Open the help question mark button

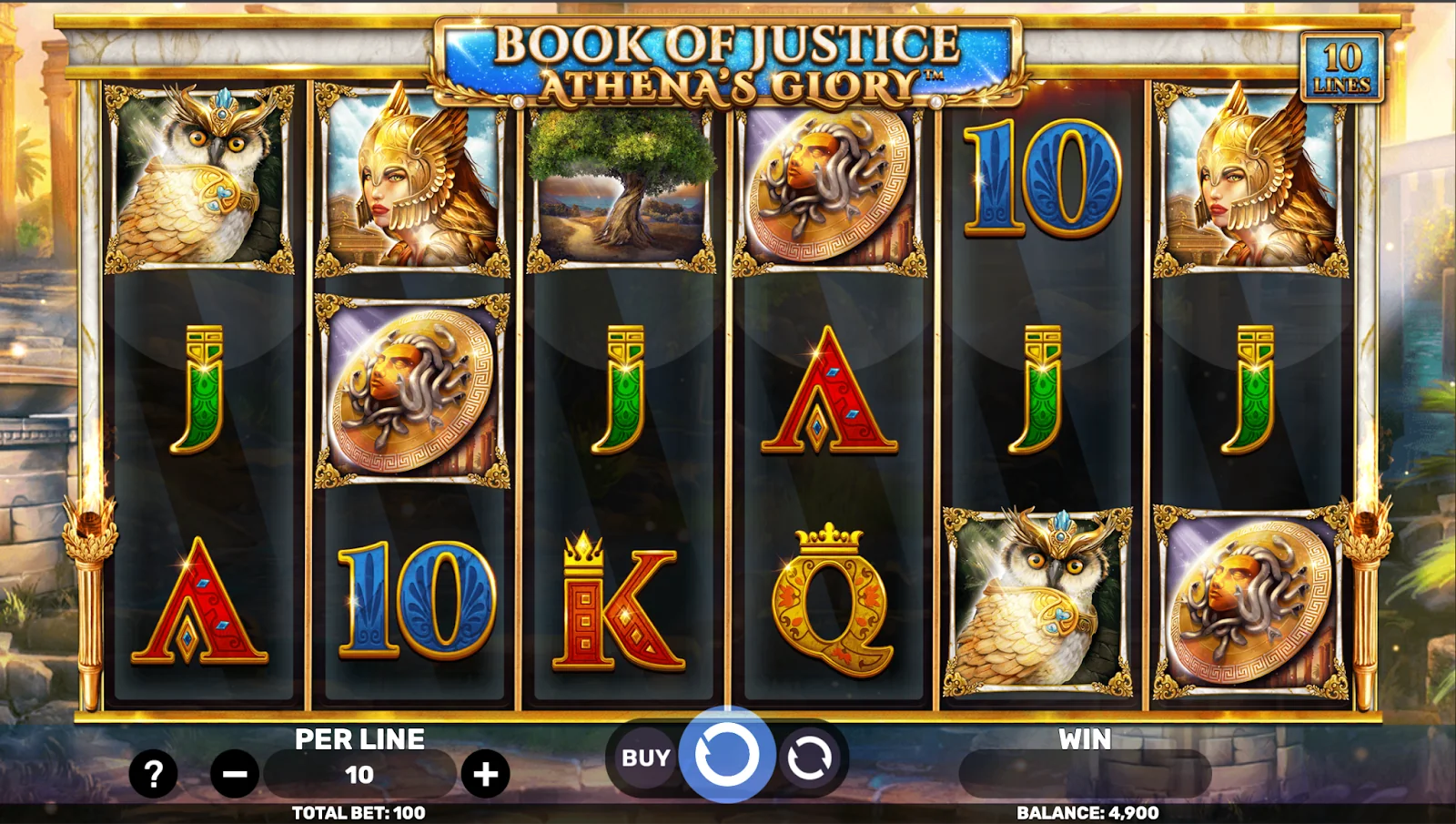coord(153,774)
